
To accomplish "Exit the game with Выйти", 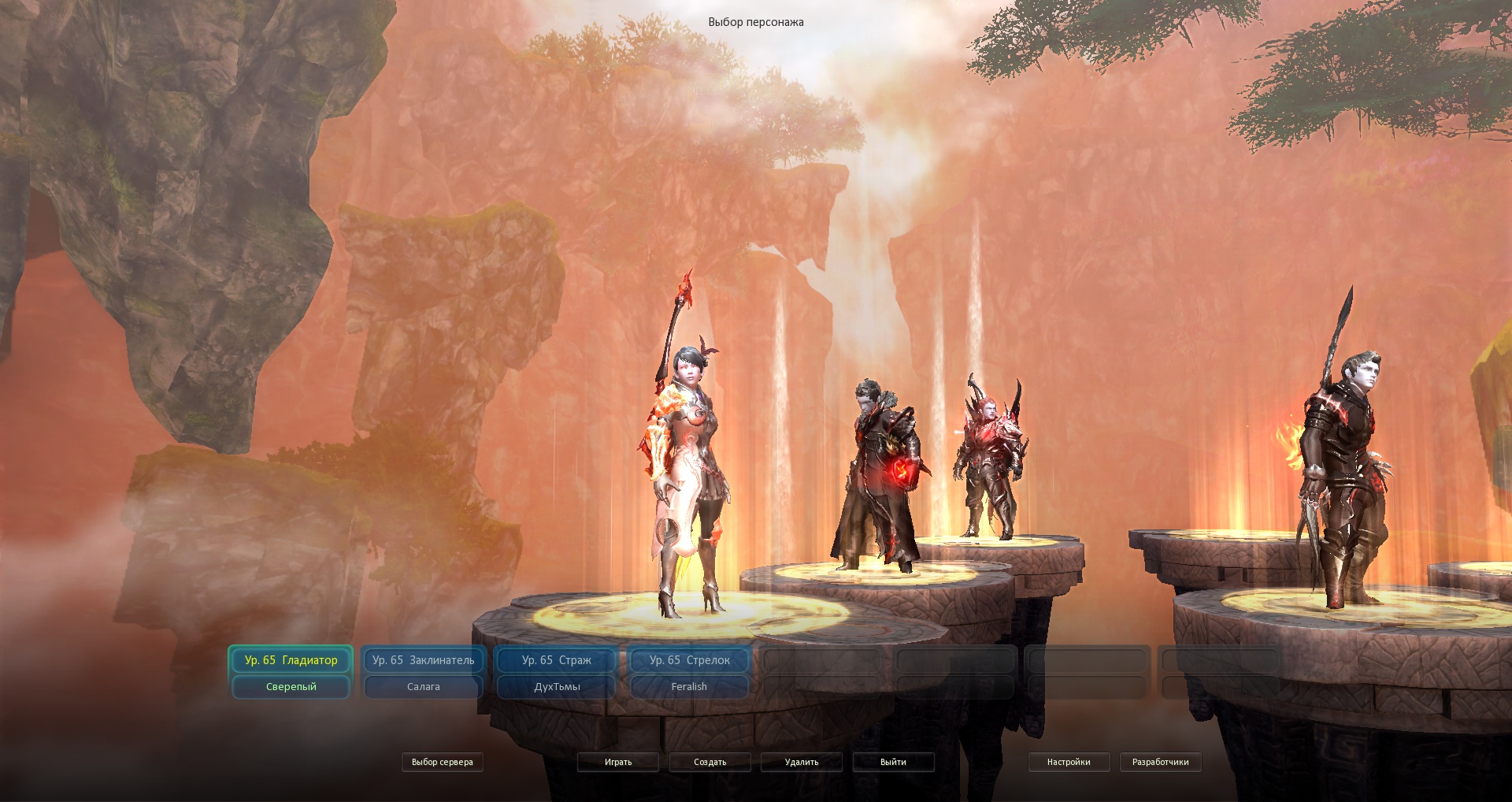I will [893, 762].
